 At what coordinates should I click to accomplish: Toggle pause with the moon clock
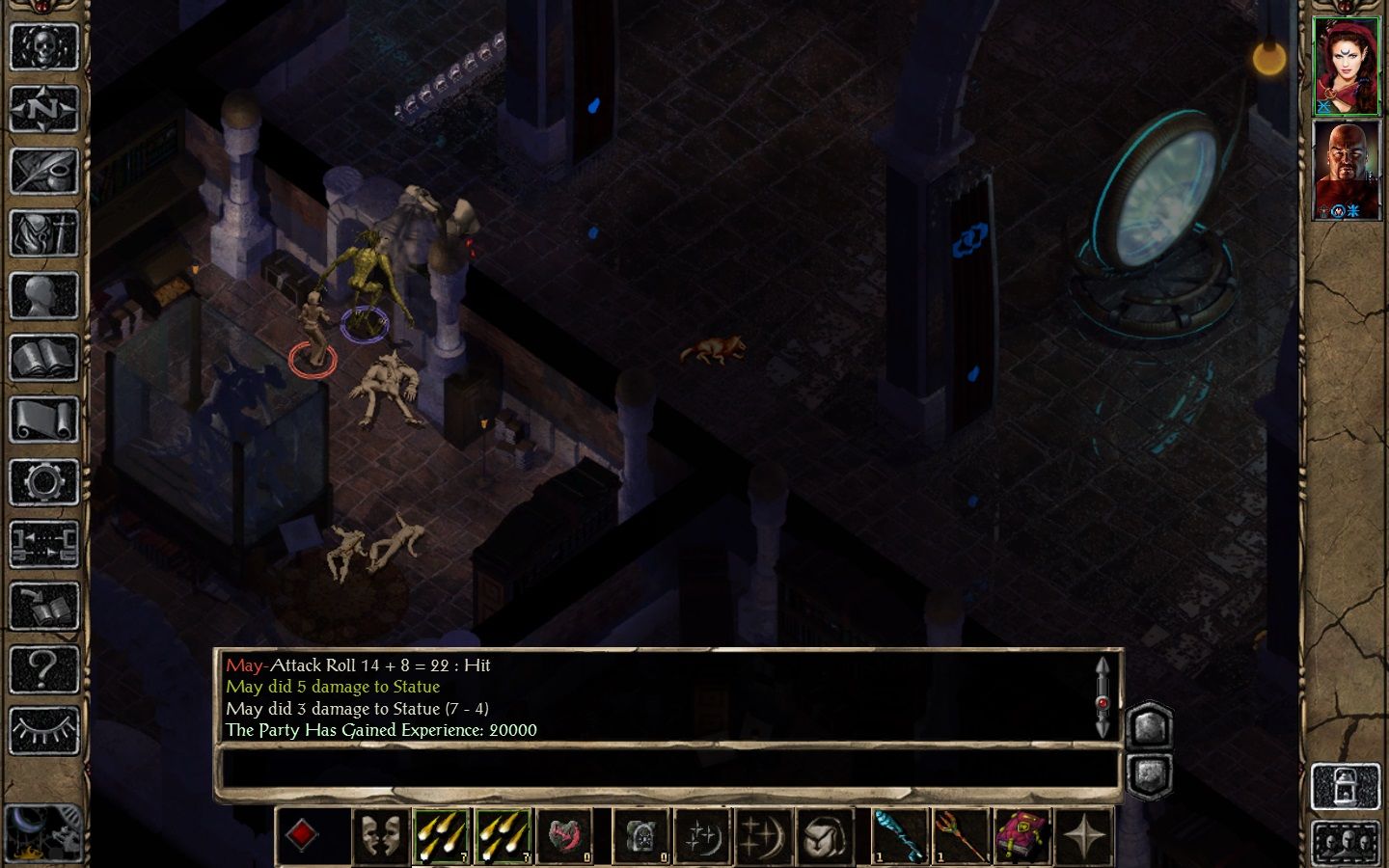pos(43,831)
